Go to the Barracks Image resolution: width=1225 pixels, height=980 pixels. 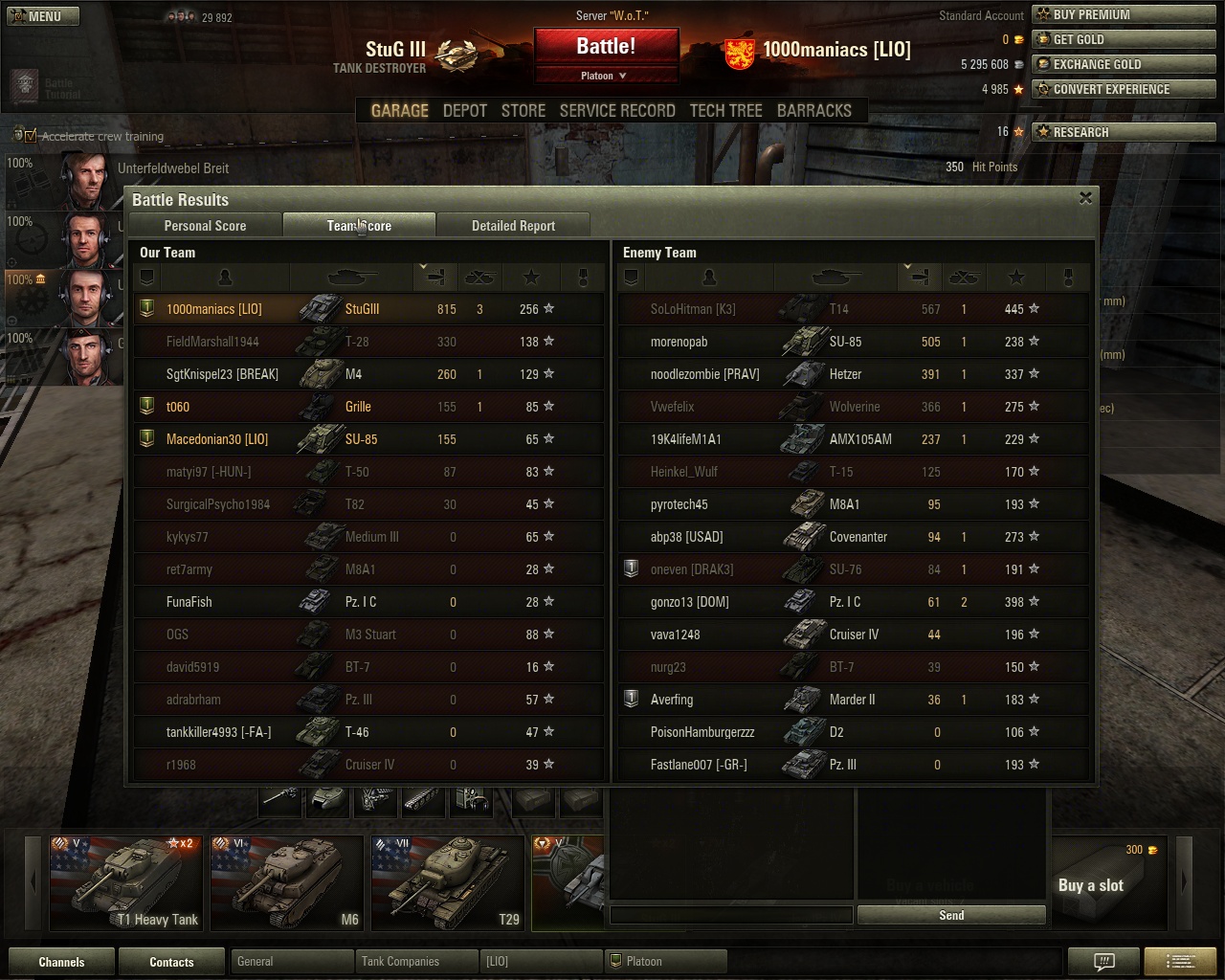813,111
